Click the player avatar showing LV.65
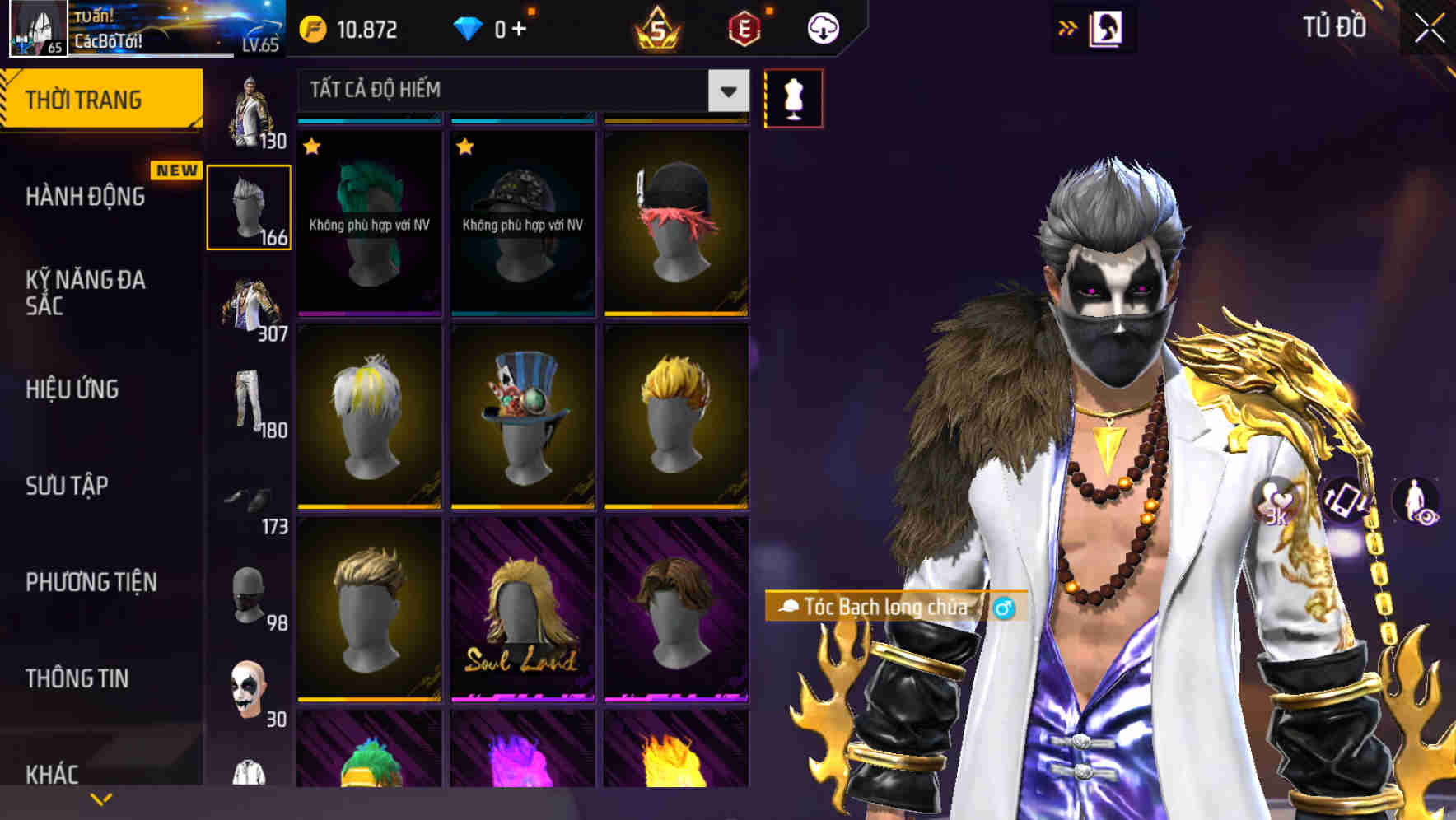1456x820 pixels. coord(37,29)
